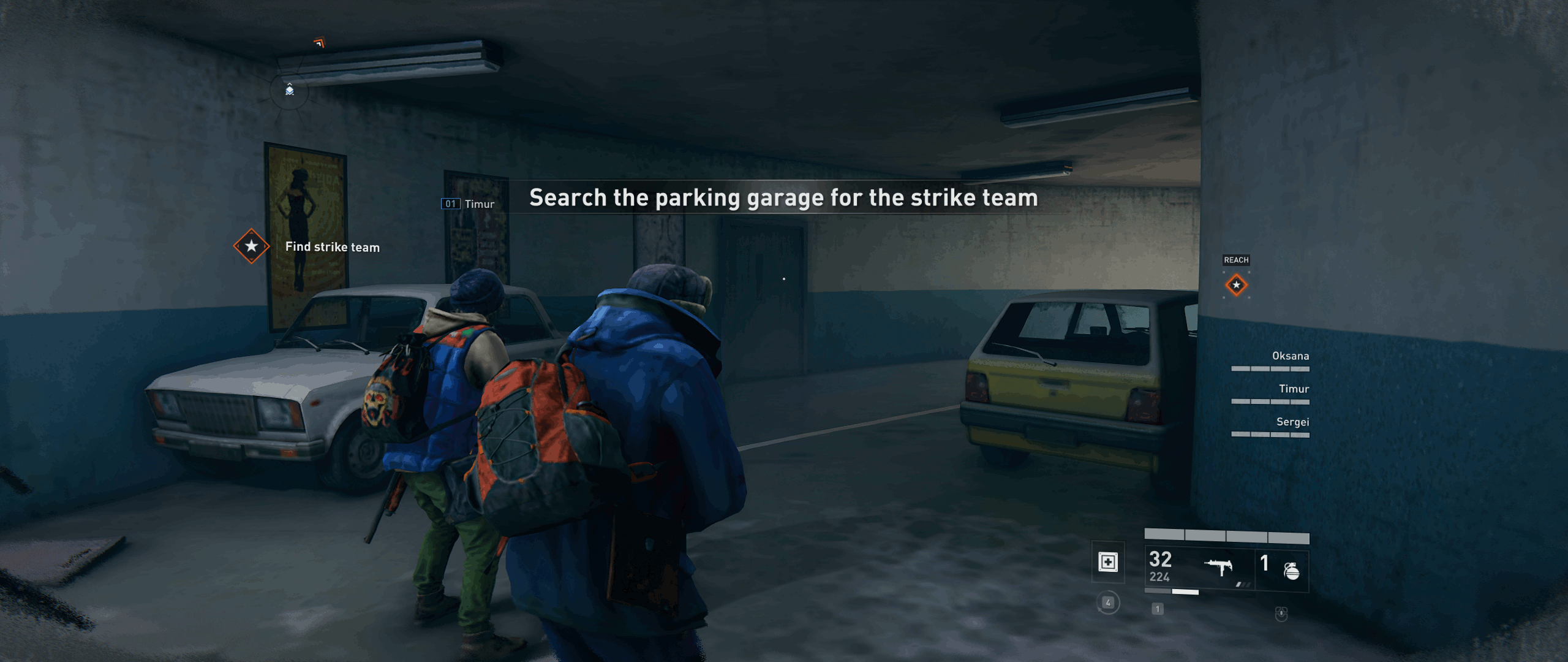Select the medkit slot icon
This screenshot has width=1568, height=662.
pos(1108,562)
